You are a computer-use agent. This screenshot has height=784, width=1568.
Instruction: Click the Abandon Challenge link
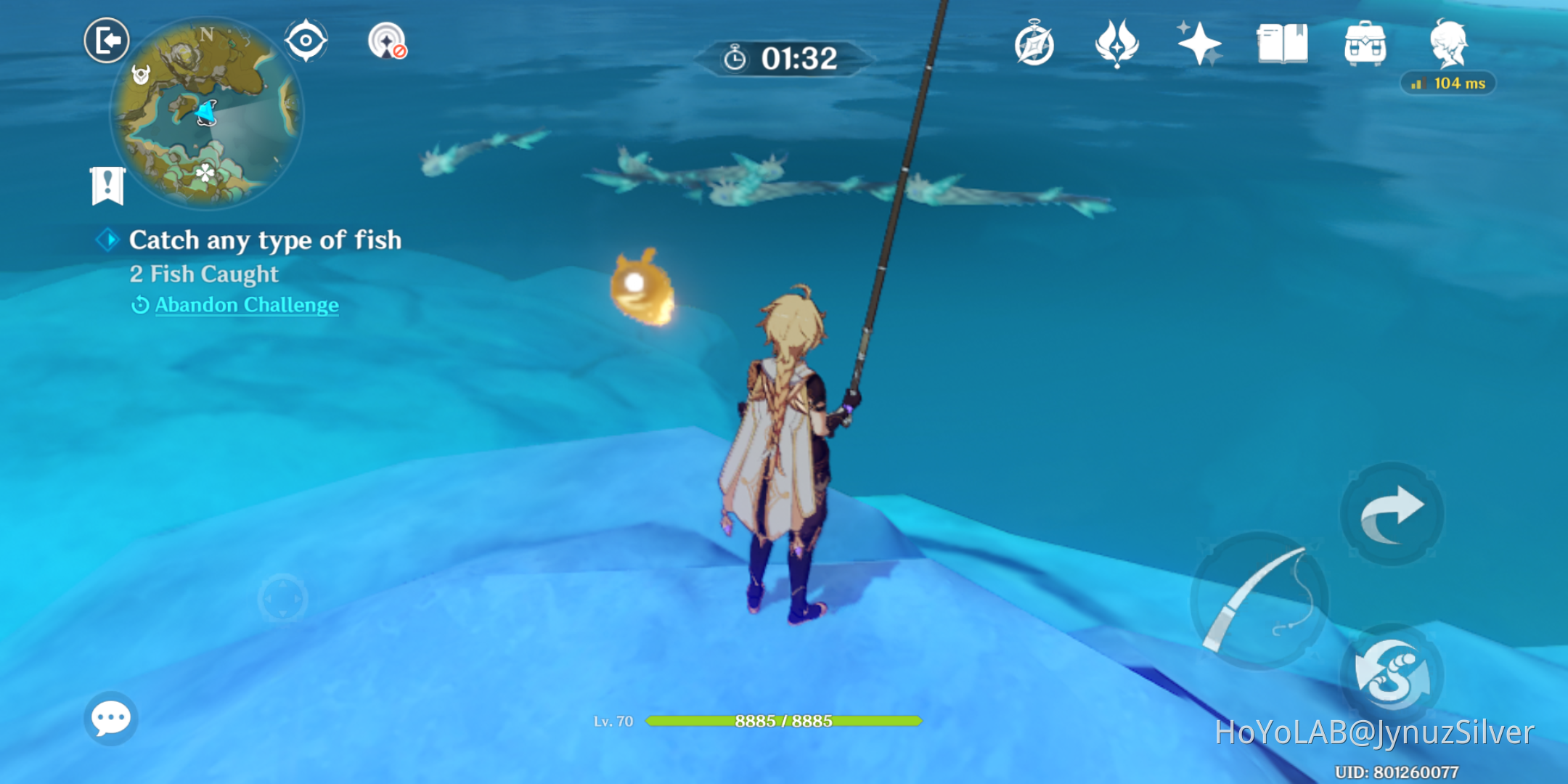click(245, 305)
